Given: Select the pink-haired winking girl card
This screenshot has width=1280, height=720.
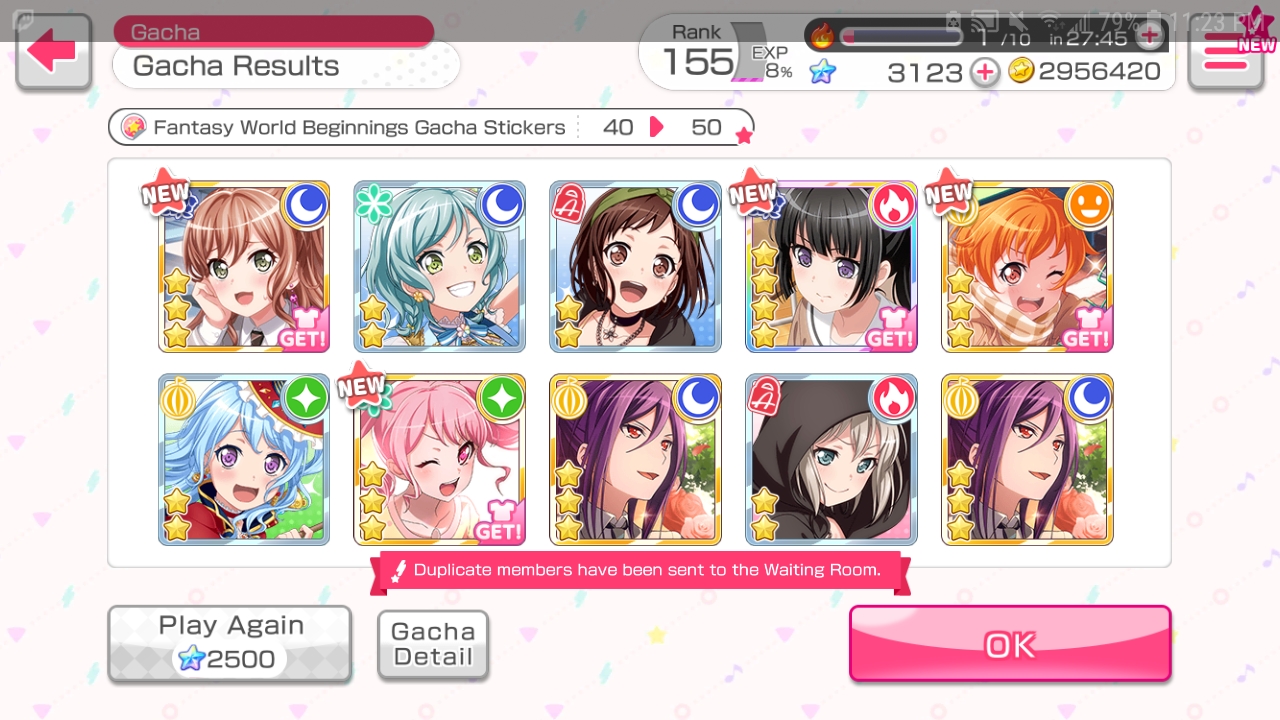Looking at the screenshot, I should pyautogui.click(x=440, y=460).
